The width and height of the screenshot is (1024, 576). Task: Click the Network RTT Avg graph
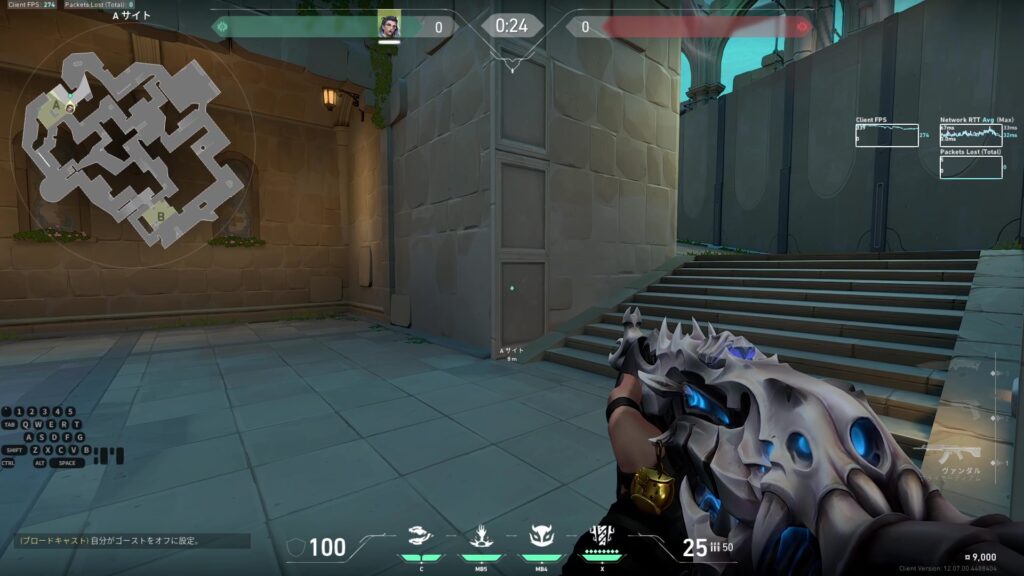[970, 135]
